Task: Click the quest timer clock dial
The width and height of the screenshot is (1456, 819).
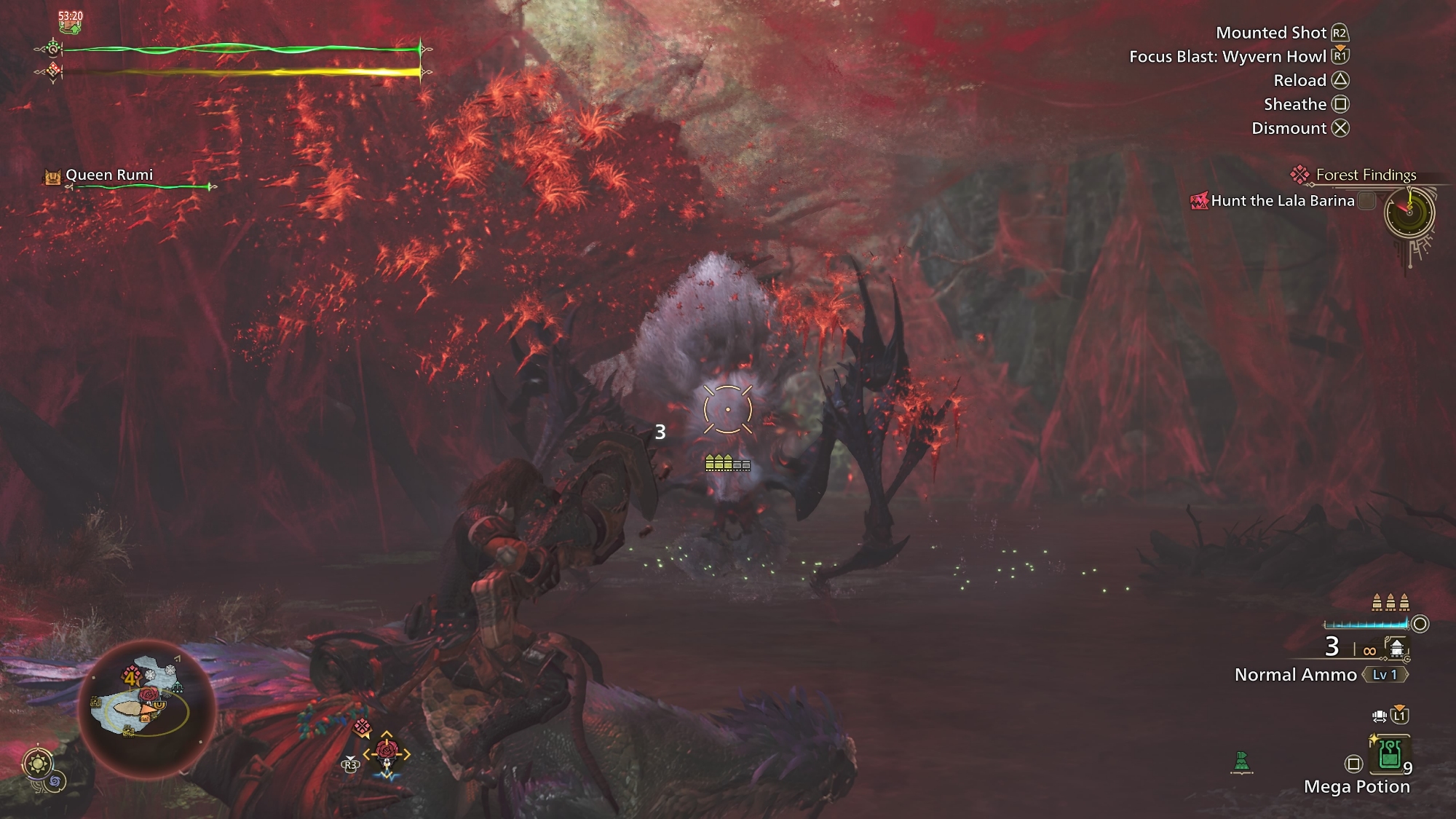Action: 1409,213
